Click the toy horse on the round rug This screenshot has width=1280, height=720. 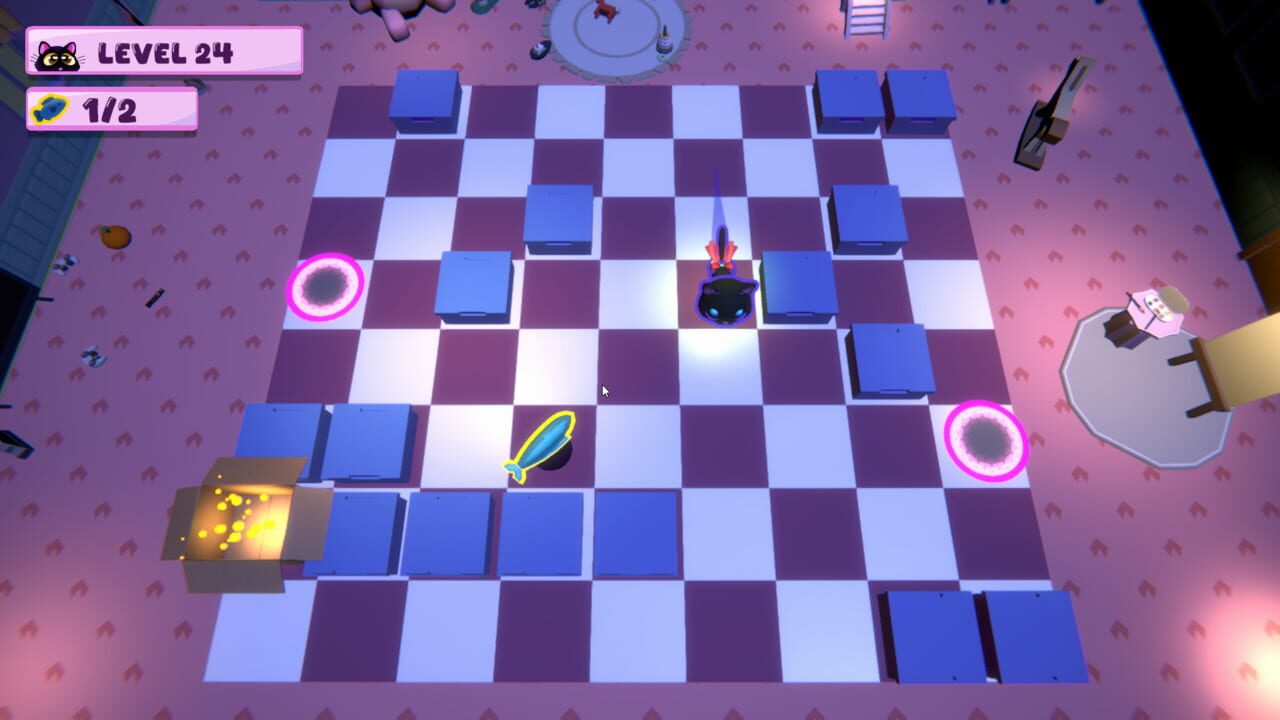point(604,13)
